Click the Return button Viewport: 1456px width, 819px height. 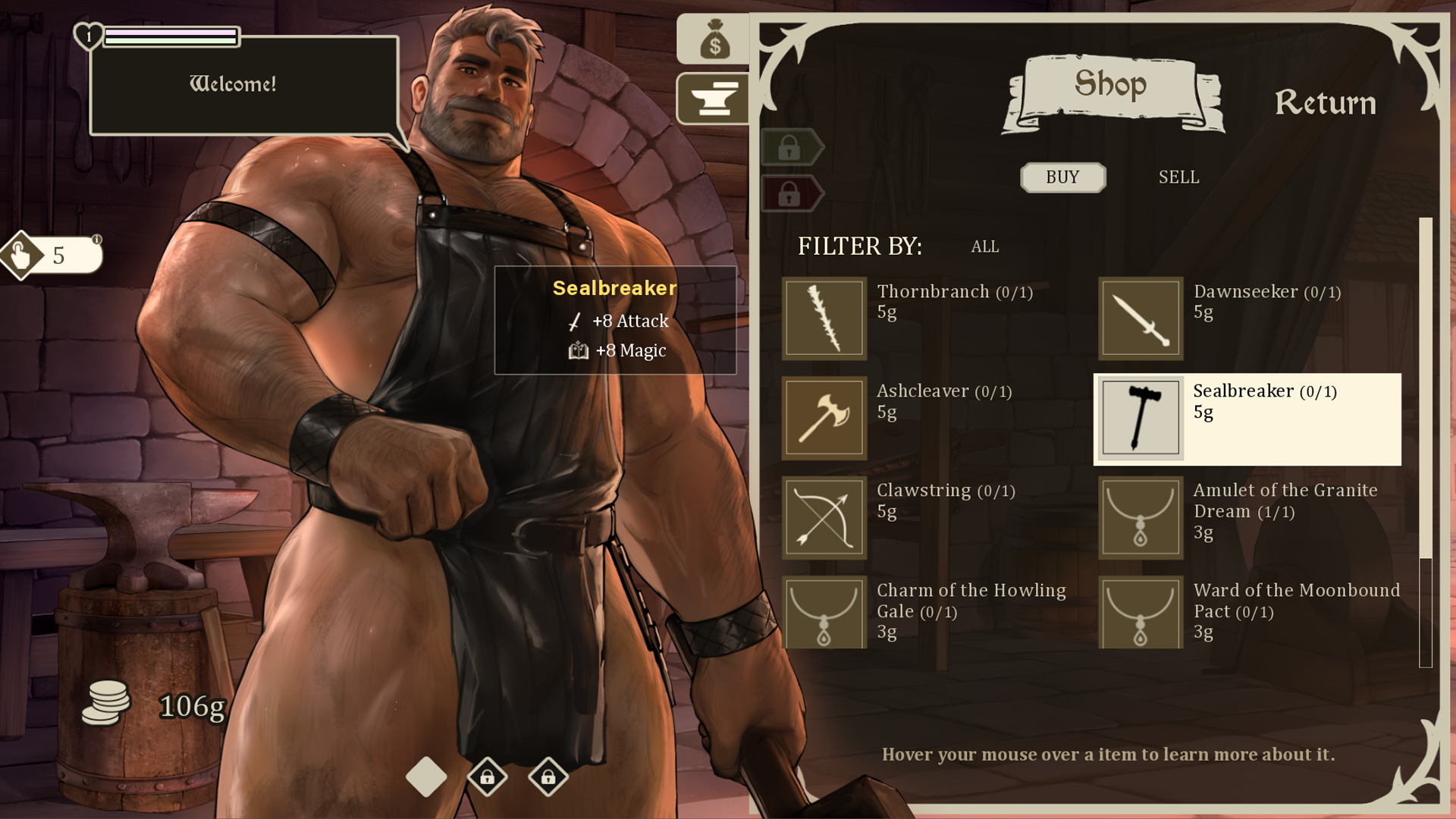[x=1326, y=104]
